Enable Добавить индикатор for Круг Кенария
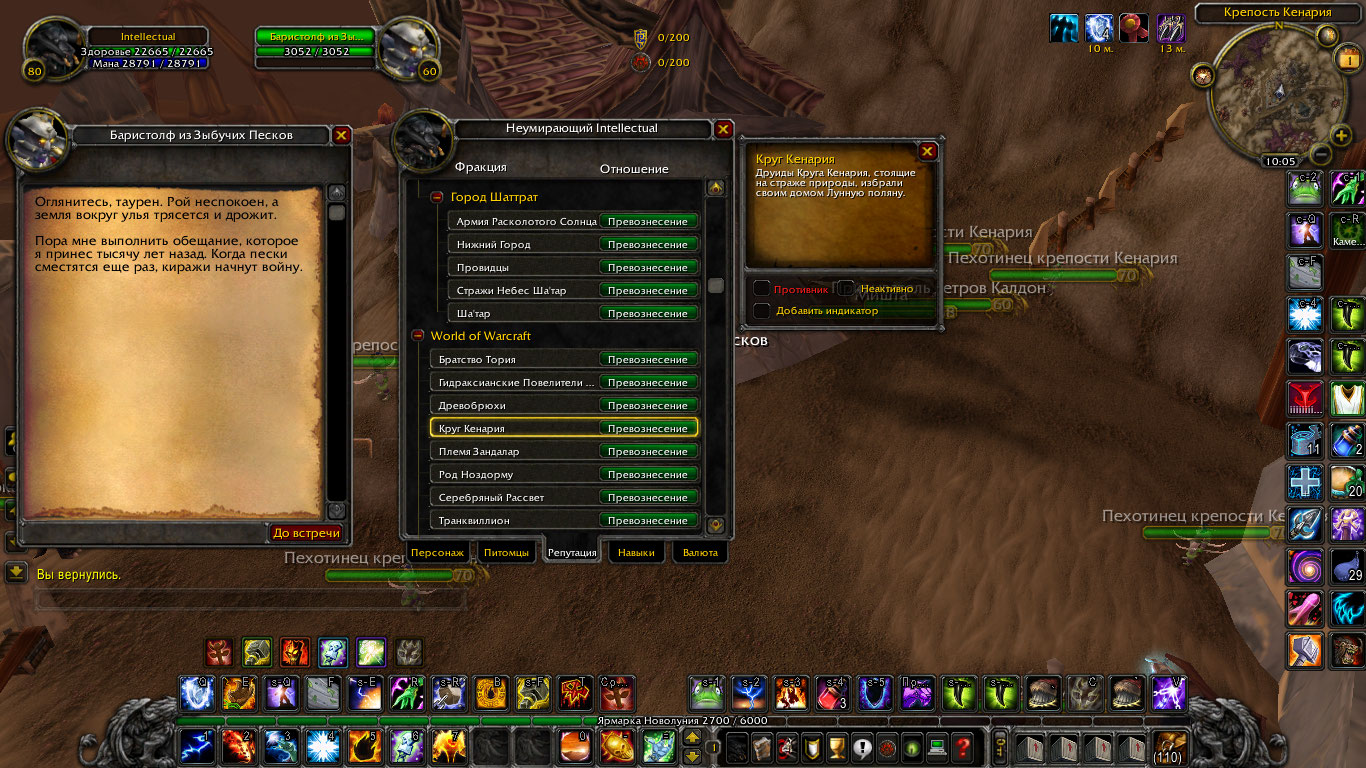Image resolution: width=1366 pixels, height=768 pixels. 761,311
